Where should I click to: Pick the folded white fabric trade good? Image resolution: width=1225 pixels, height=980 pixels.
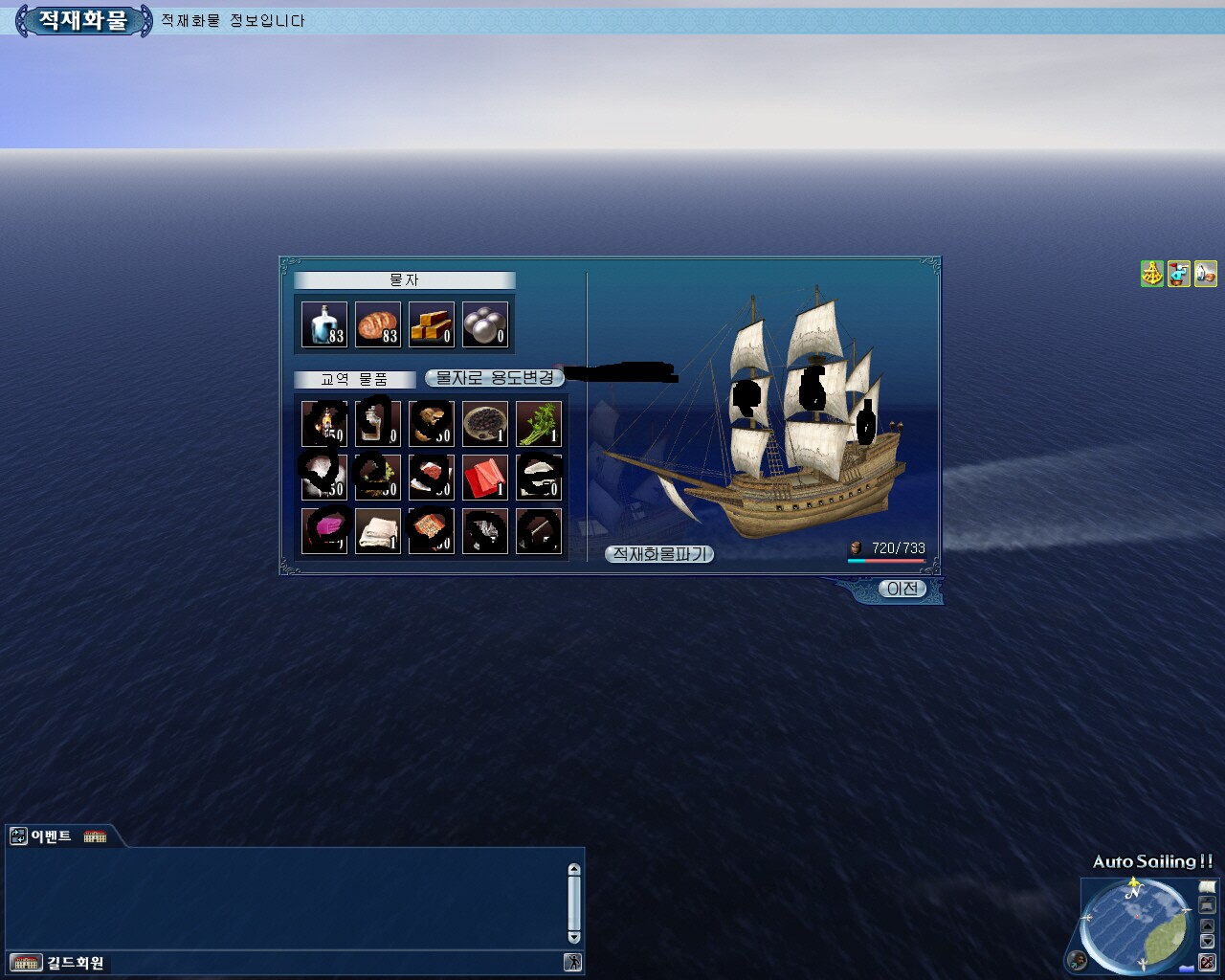click(378, 530)
